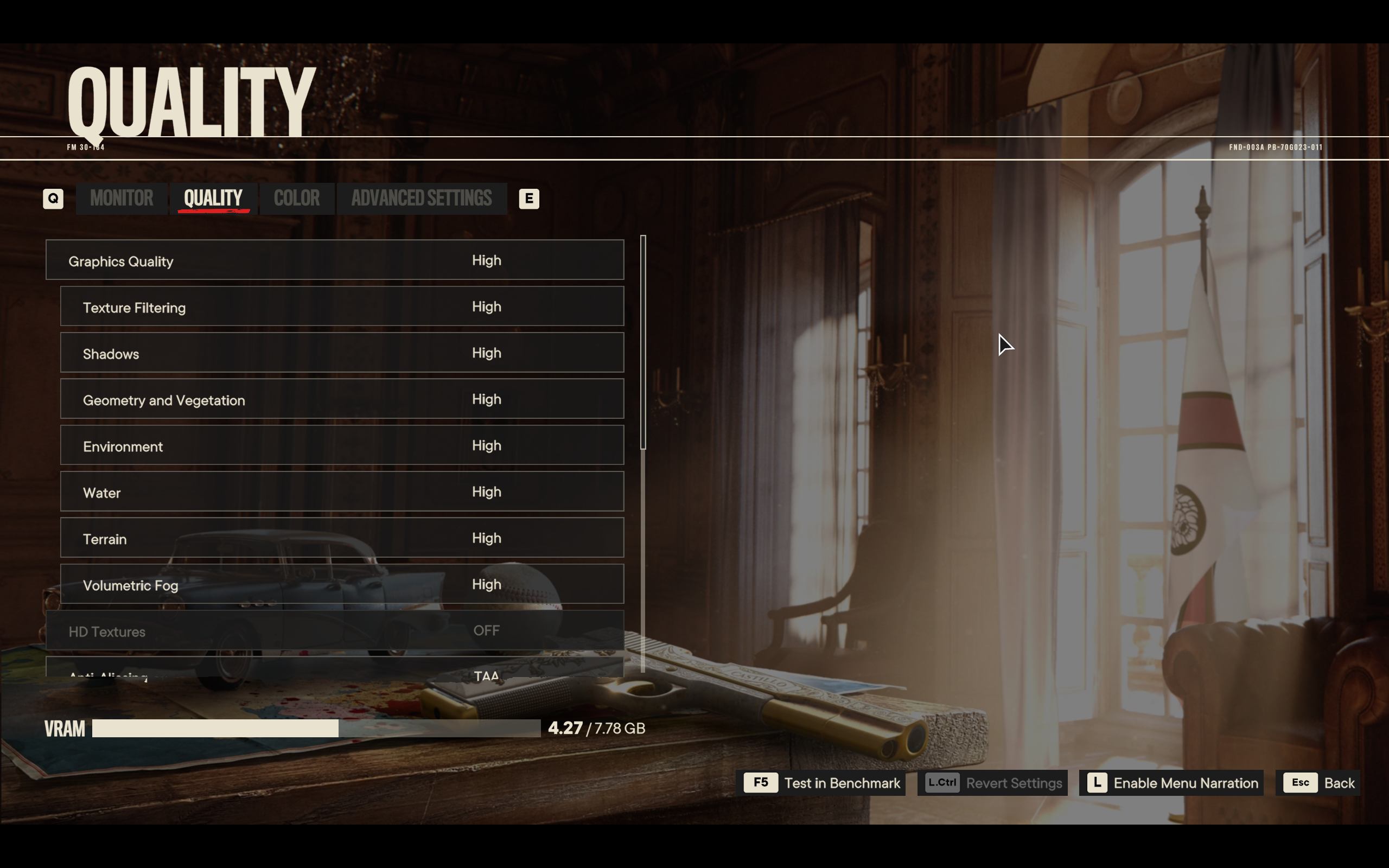Image resolution: width=1389 pixels, height=868 pixels.
Task: Select the Shadows quality row
Action: pyautogui.click(x=342, y=353)
